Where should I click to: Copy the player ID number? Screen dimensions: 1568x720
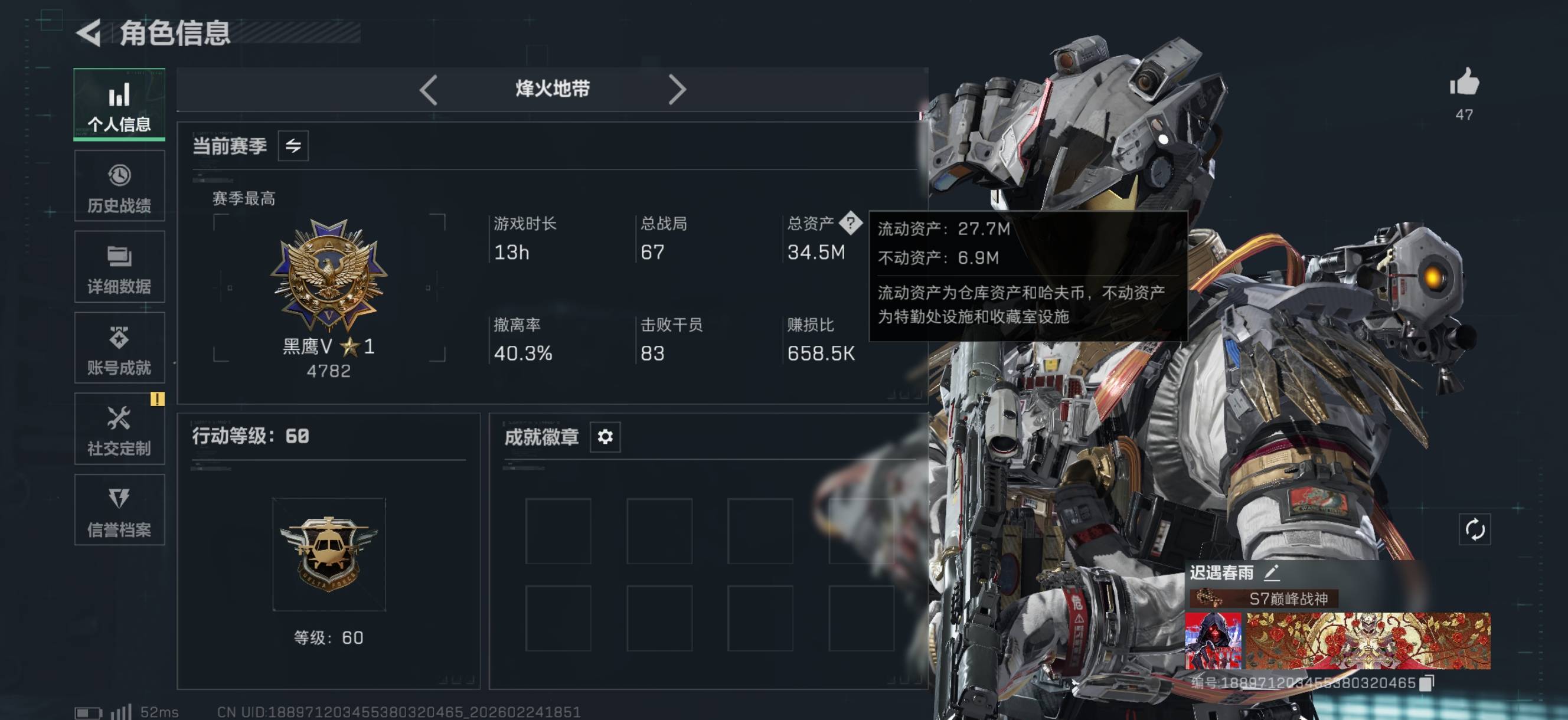pos(1427,683)
